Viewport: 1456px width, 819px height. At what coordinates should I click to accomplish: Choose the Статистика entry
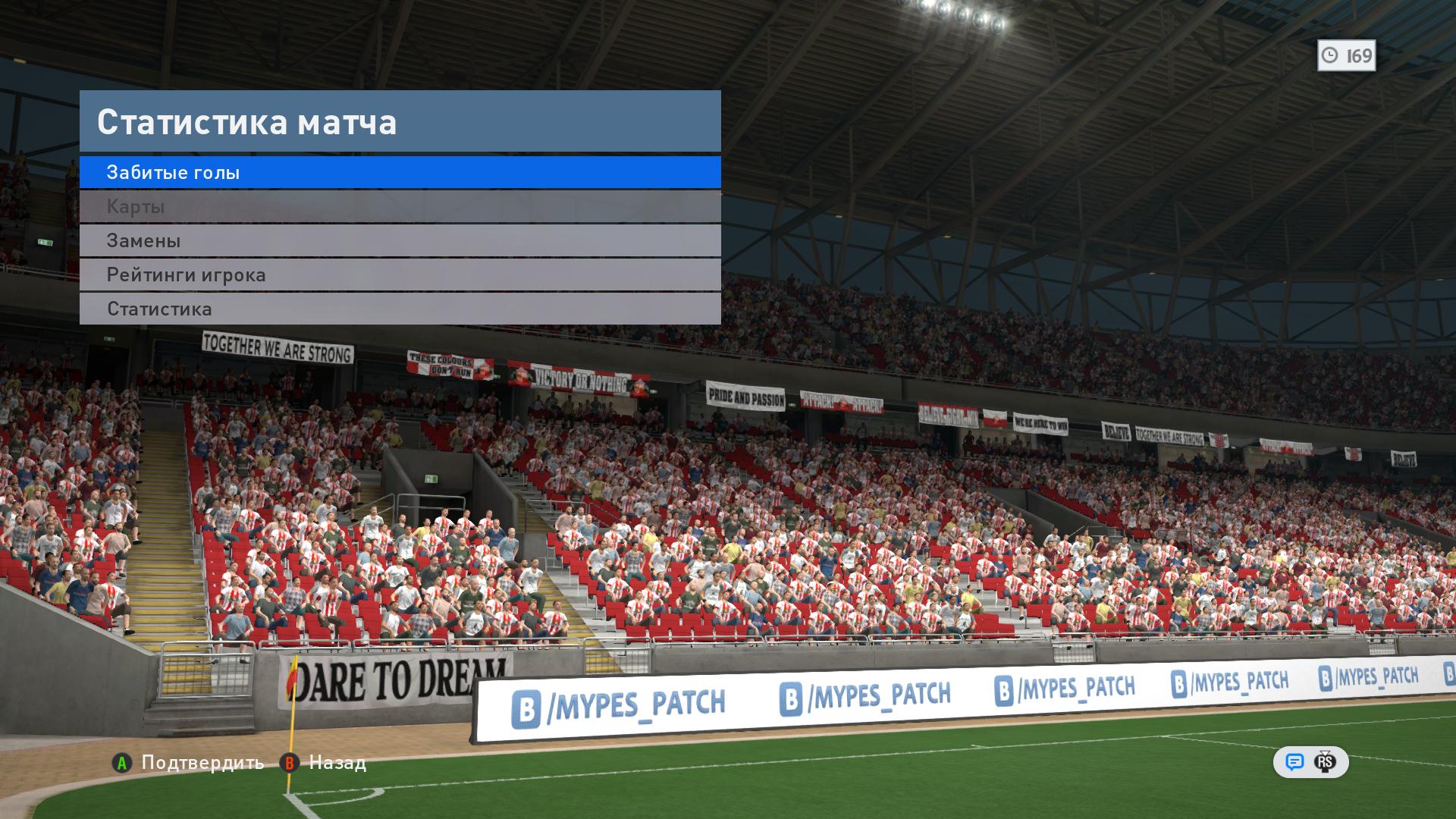click(x=400, y=309)
